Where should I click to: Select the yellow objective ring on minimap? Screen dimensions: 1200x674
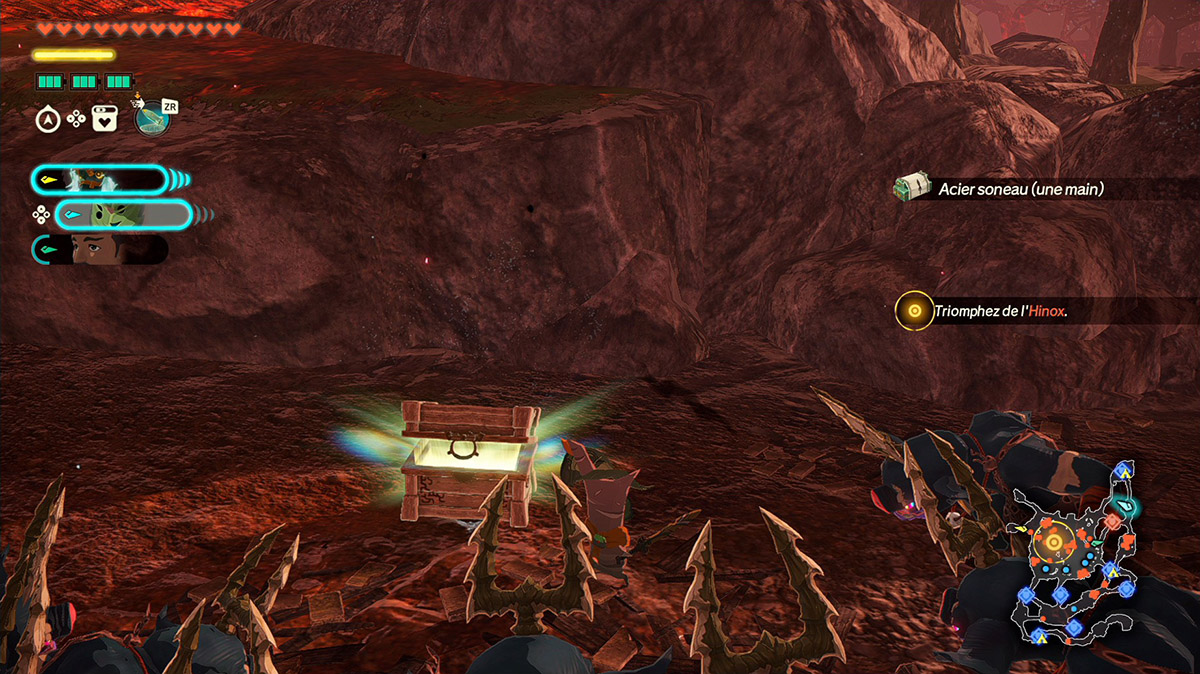point(1053,543)
